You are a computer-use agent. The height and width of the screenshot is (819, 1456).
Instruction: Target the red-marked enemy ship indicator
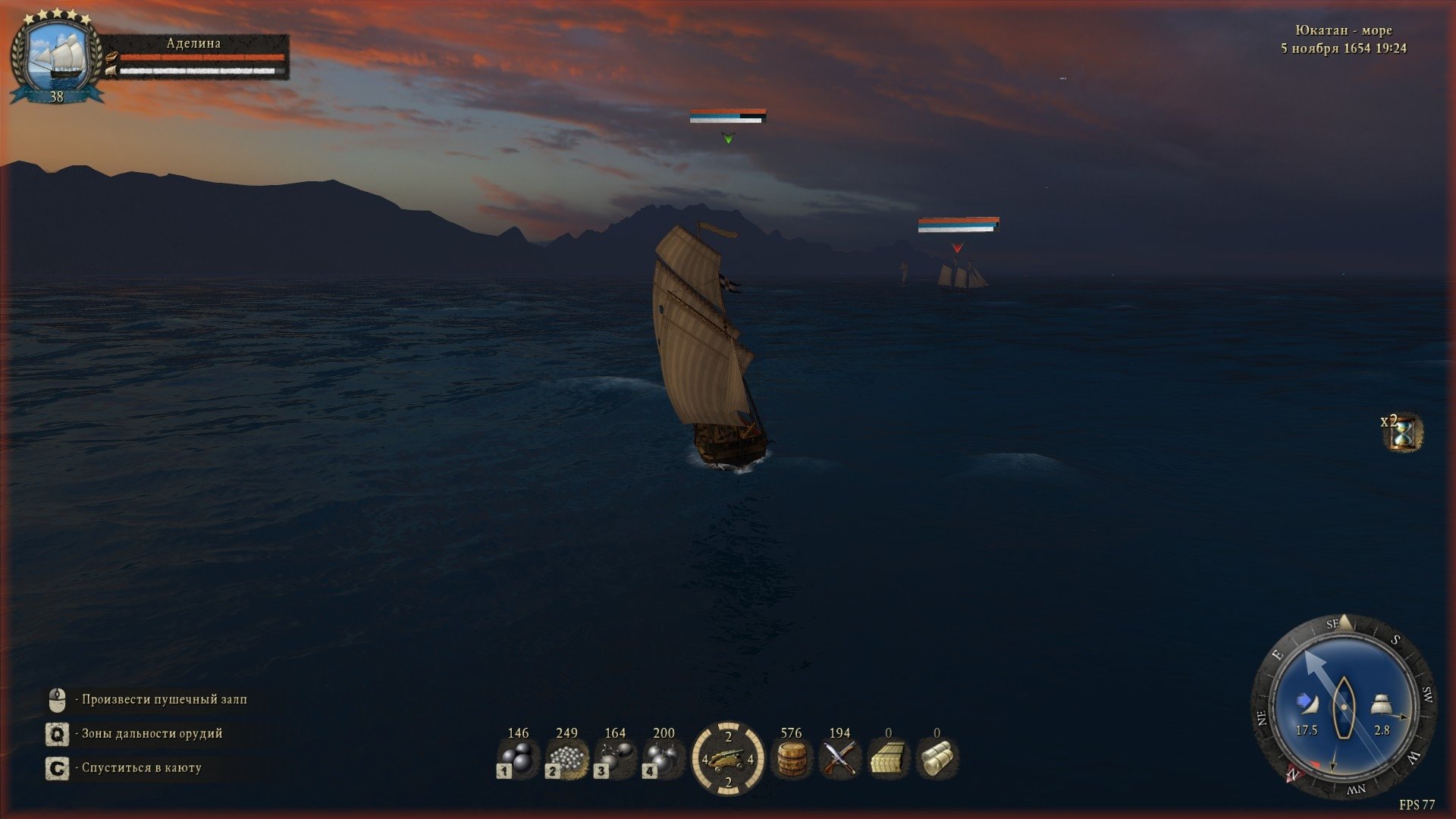pyautogui.click(x=957, y=248)
